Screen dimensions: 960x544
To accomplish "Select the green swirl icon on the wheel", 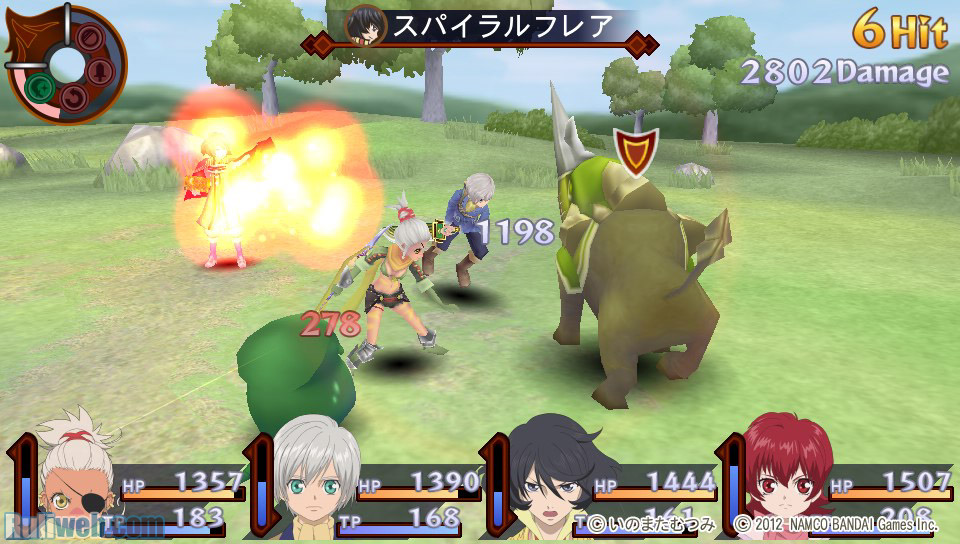I will (x=41, y=89).
